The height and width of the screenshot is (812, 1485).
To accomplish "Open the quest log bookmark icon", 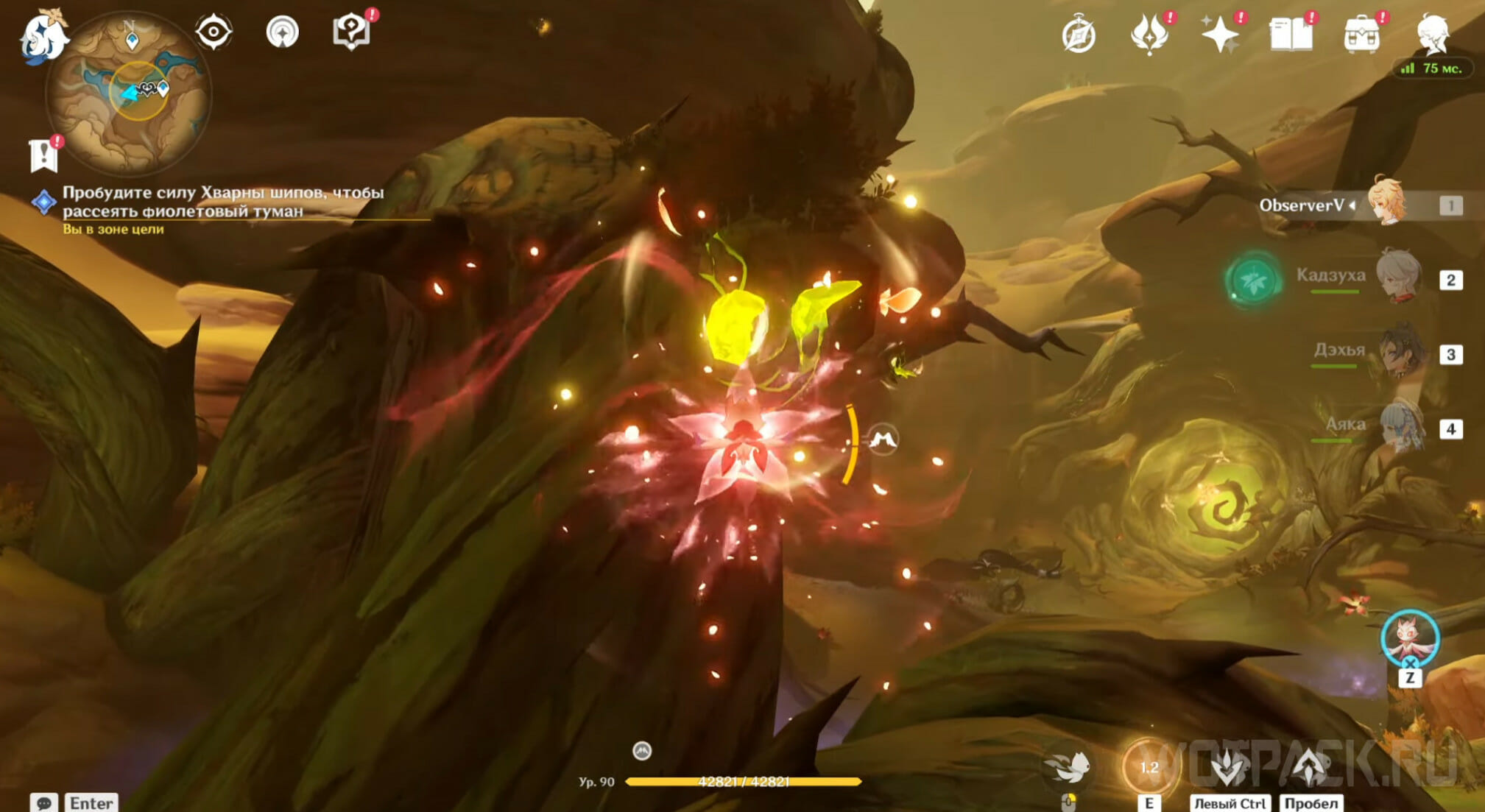I will (x=43, y=155).
